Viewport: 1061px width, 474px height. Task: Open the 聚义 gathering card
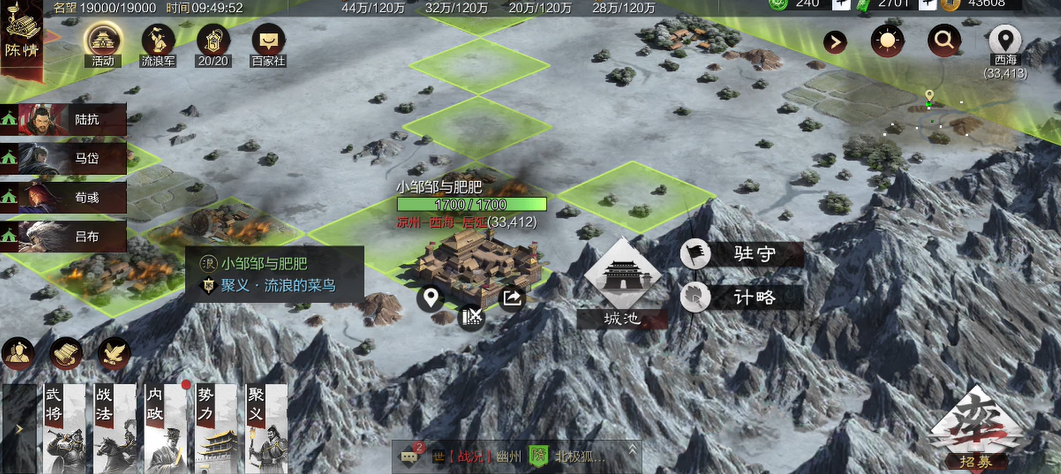(265, 428)
